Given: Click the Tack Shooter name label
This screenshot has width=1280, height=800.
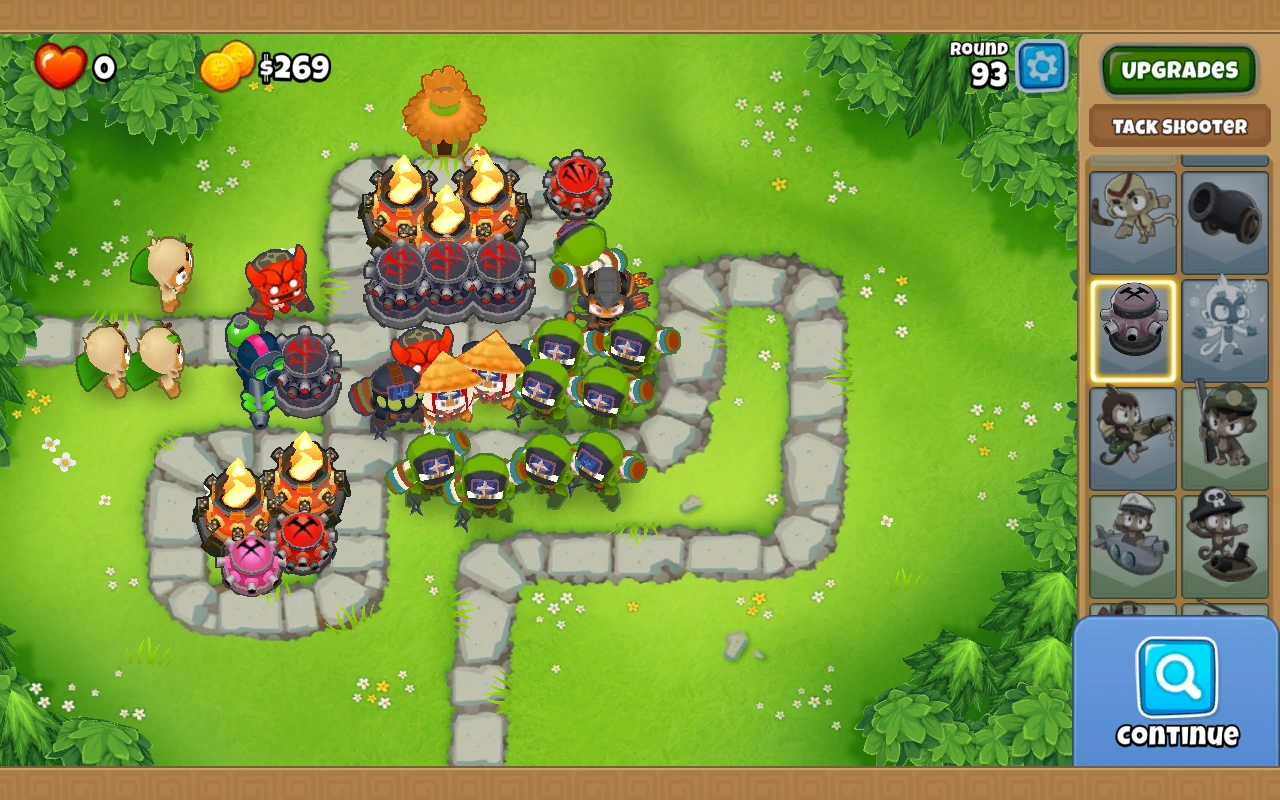Looking at the screenshot, I should [x=1178, y=125].
